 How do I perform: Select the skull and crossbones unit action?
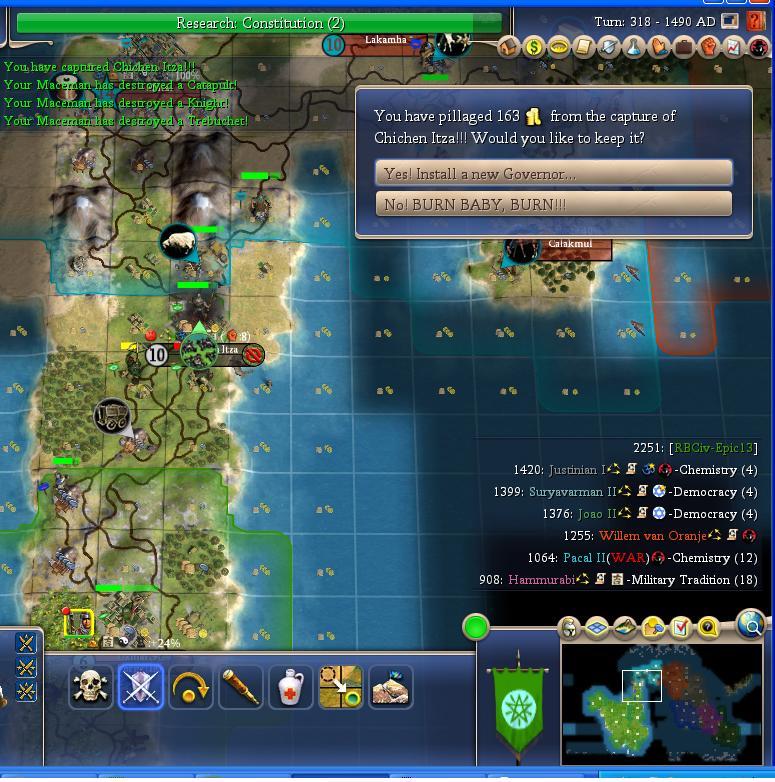(x=91, y=687)
